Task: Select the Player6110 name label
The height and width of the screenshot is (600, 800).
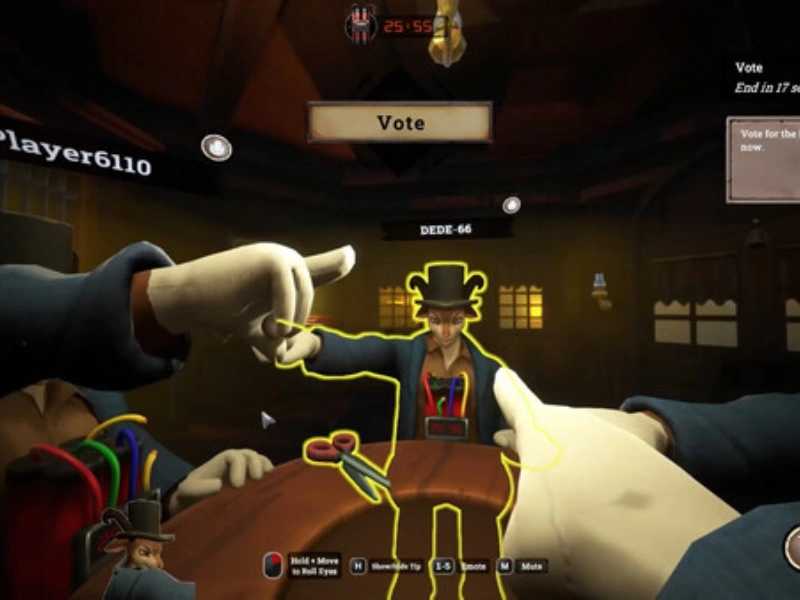Action: 76,150
